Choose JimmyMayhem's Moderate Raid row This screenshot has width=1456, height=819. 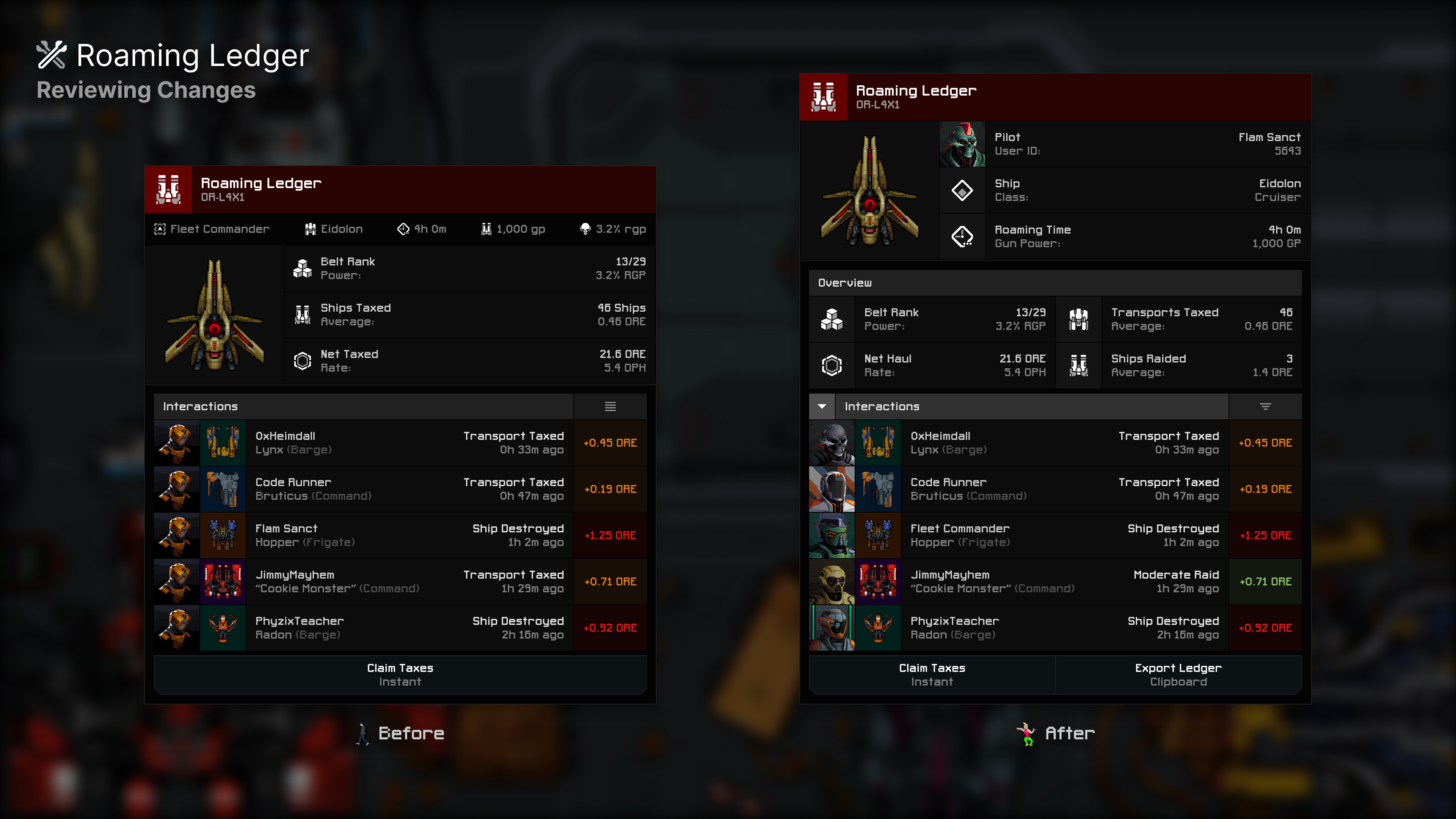click(x=1055, y=582)
